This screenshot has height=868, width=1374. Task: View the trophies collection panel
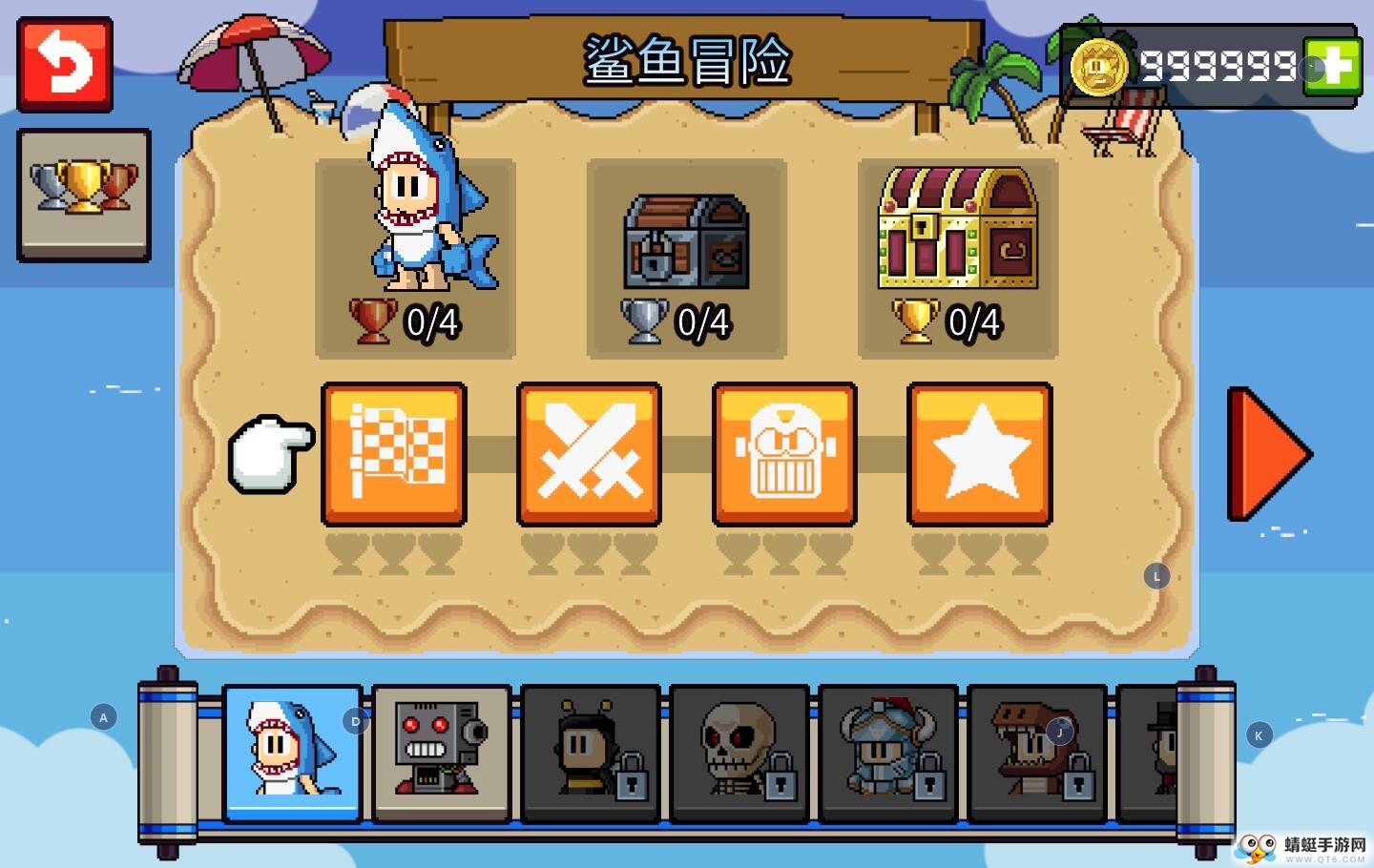(x=83, y=194)
